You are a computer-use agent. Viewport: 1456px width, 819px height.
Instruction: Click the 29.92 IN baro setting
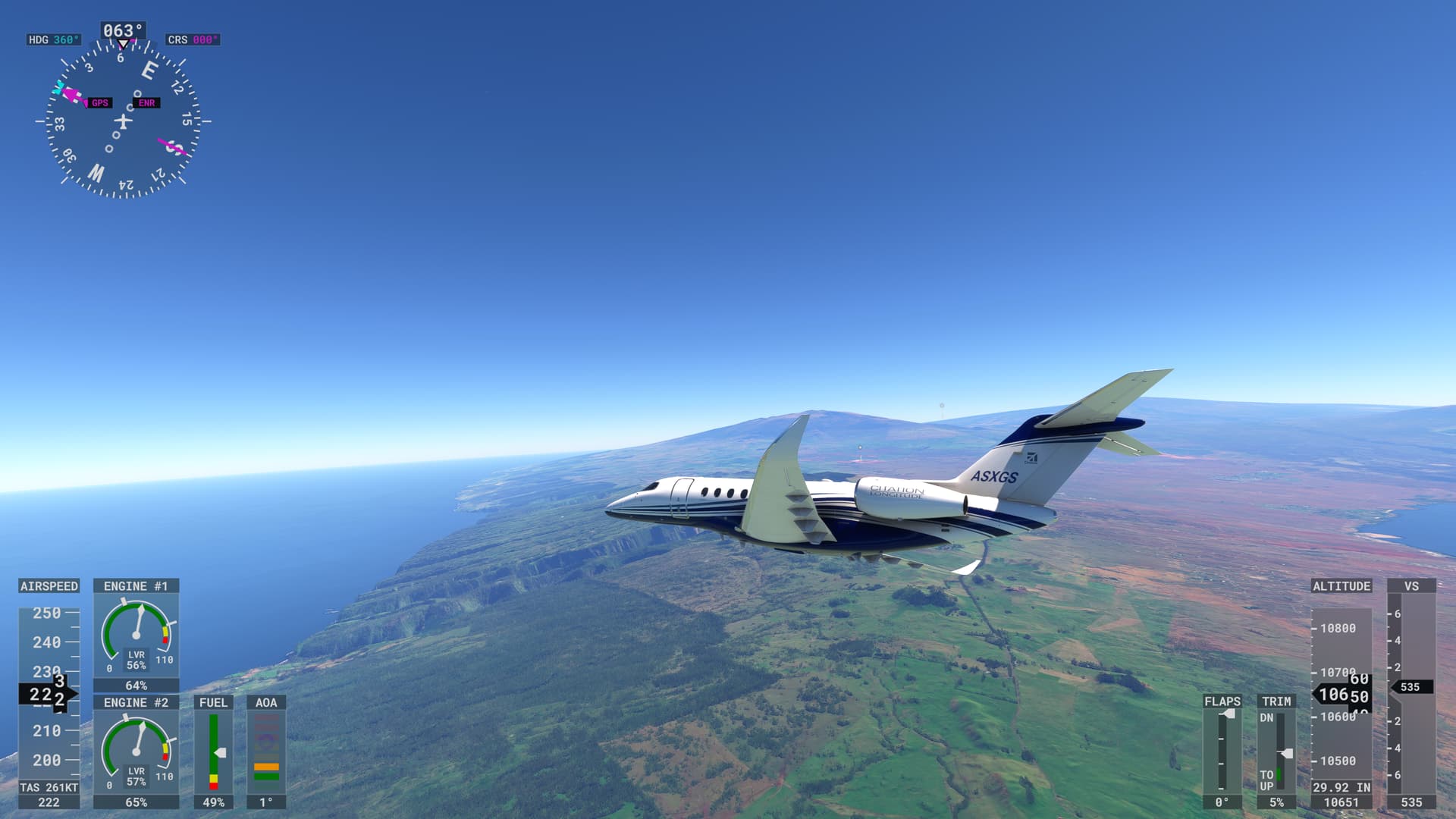click(1342, 787)
